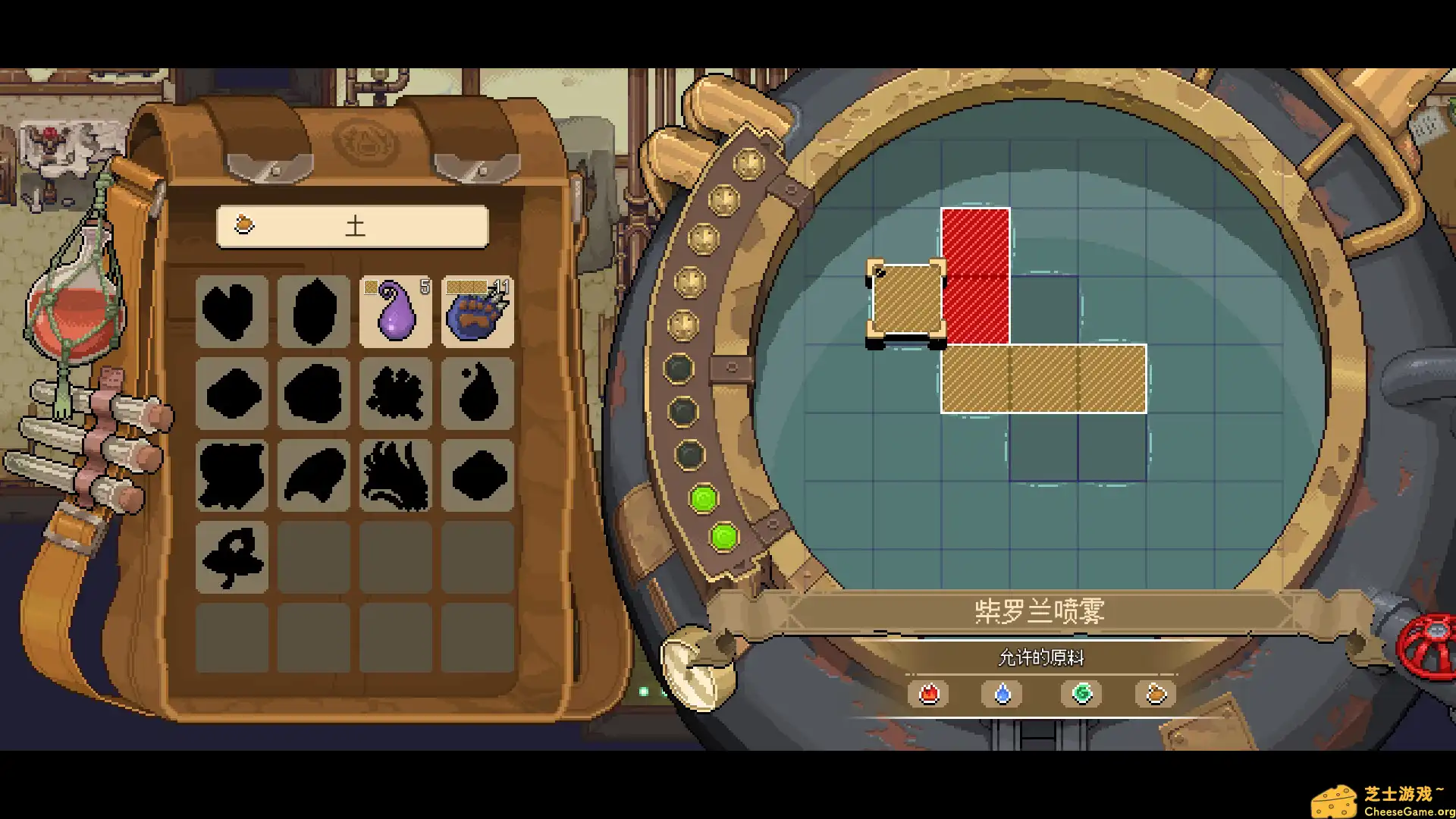The height and width of the screenshot is (819, 1456).
Task: Click the earth element icon beside the wind icon
Action: [1156, 692]
